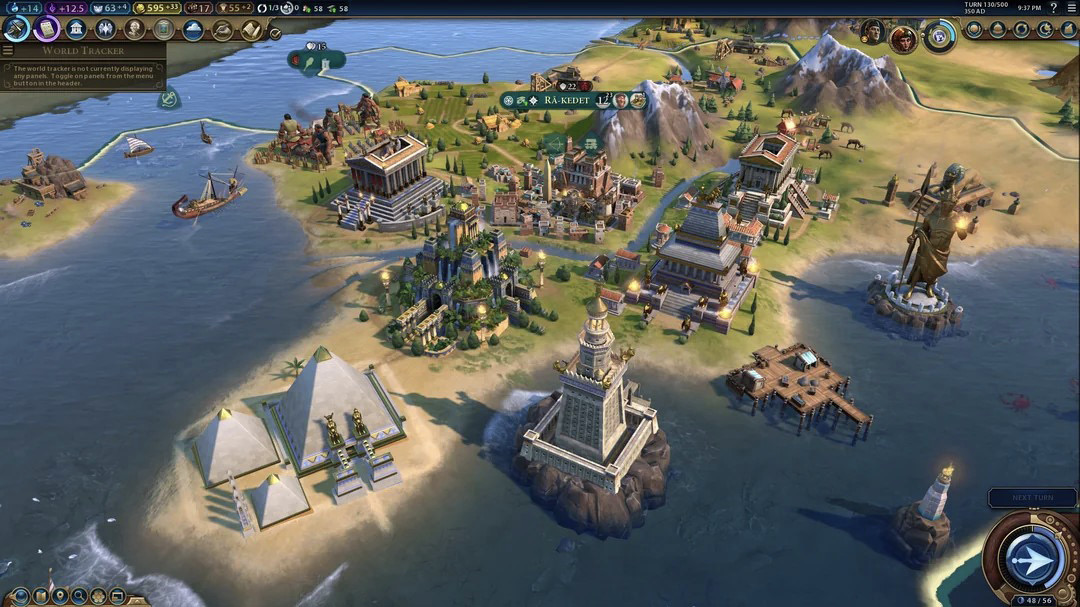Click the gold treasury yield in top bar

pos(158,8)
